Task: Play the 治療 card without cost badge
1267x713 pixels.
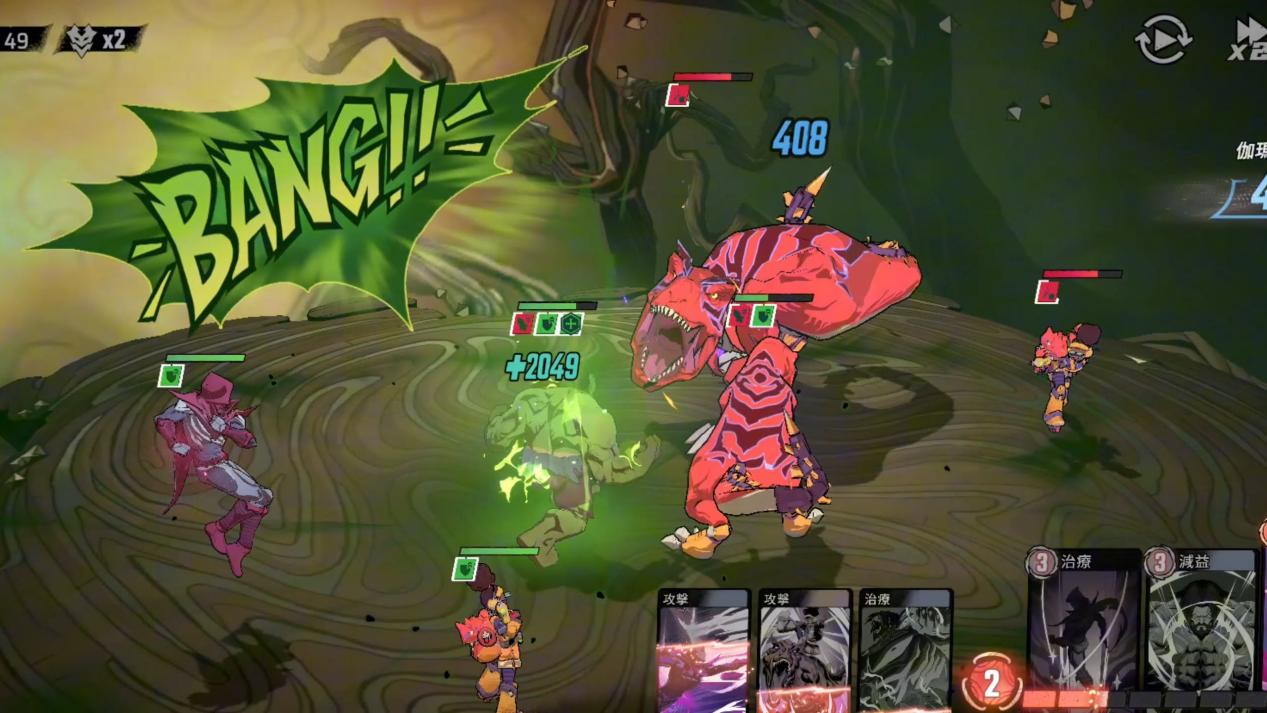Action: point(905,650)
